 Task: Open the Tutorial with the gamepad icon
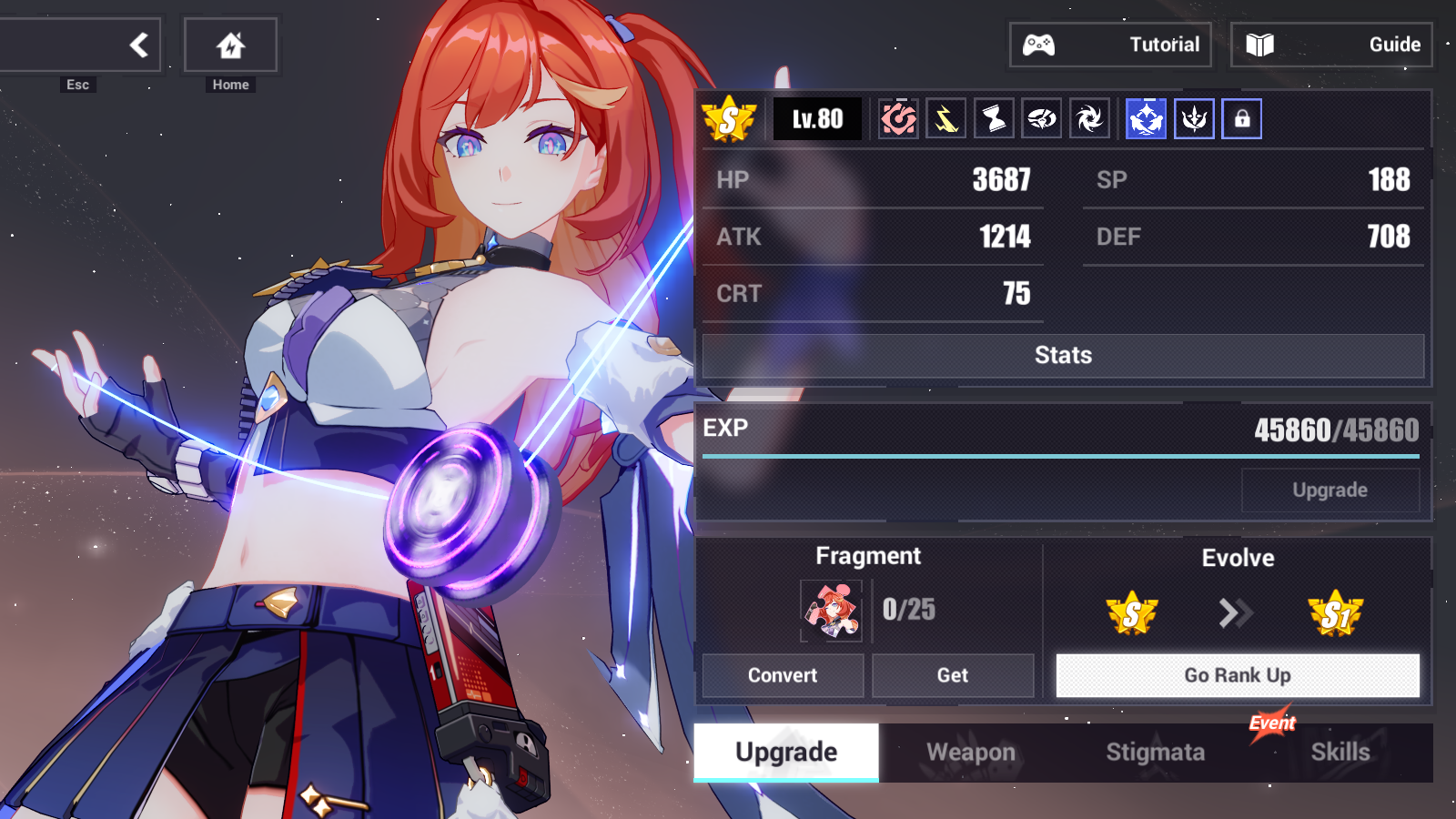[1109, 44]
